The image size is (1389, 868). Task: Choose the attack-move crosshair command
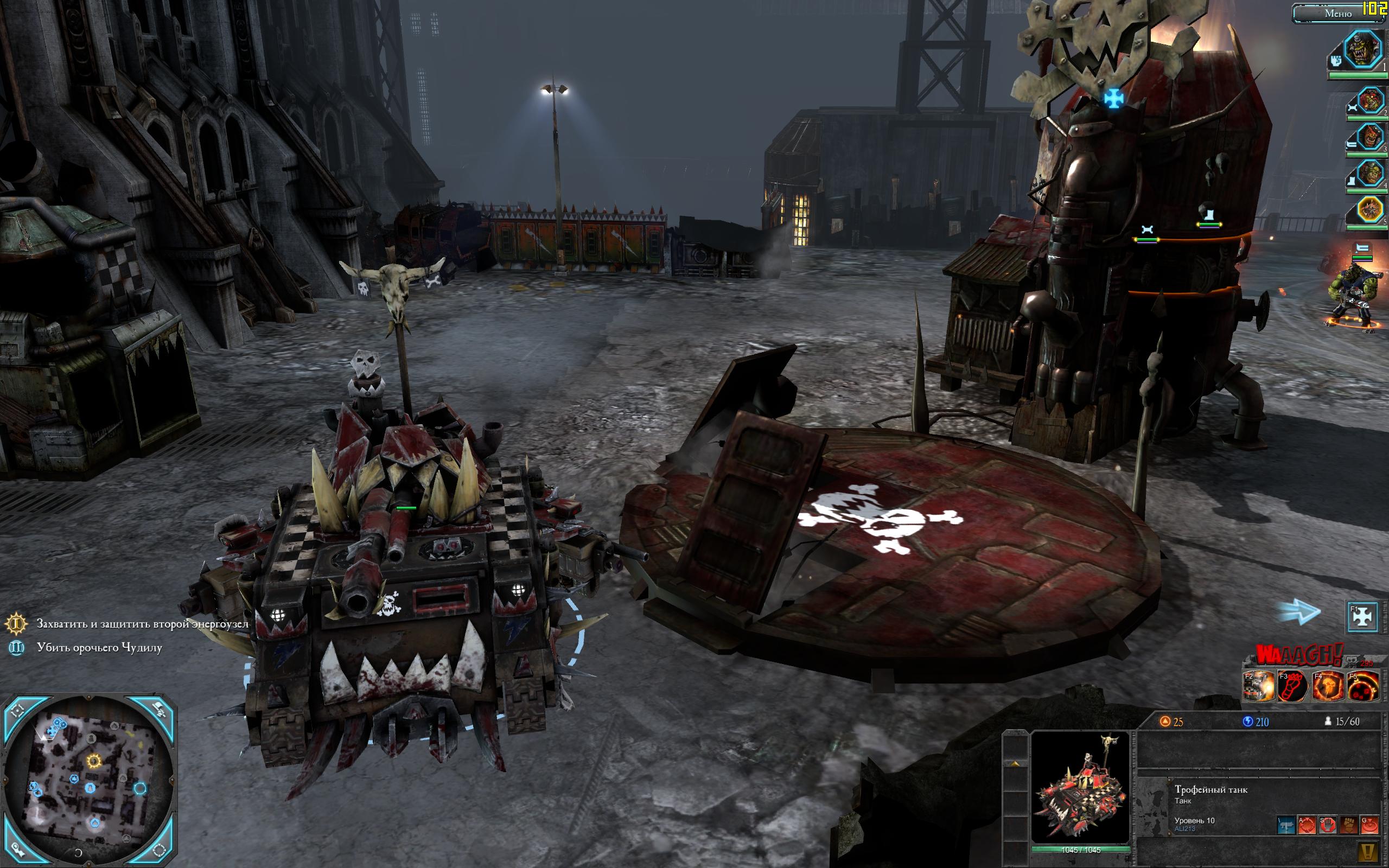[x=1307, y=826]
